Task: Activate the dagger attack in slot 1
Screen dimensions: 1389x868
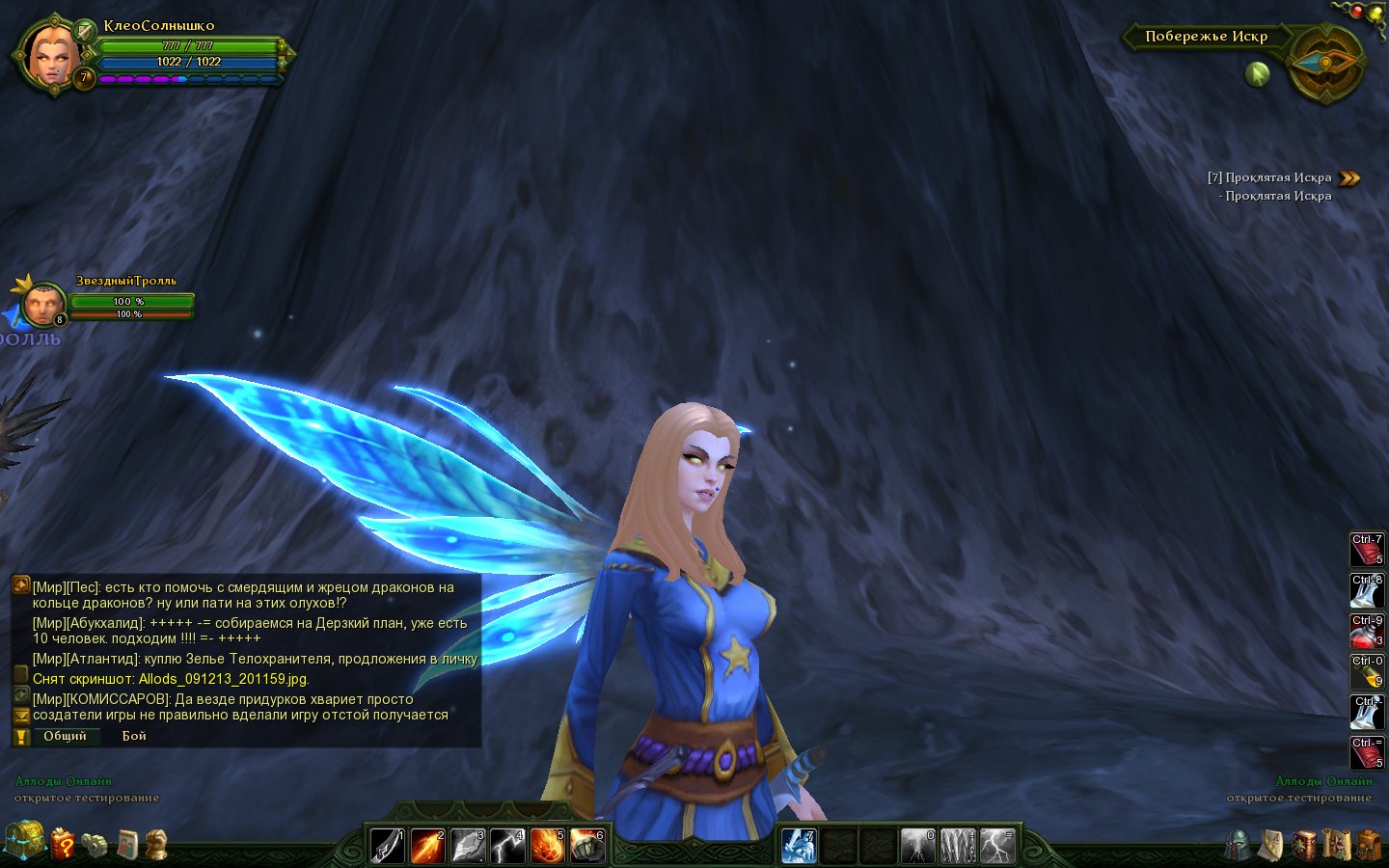Action: click(388, 846)
